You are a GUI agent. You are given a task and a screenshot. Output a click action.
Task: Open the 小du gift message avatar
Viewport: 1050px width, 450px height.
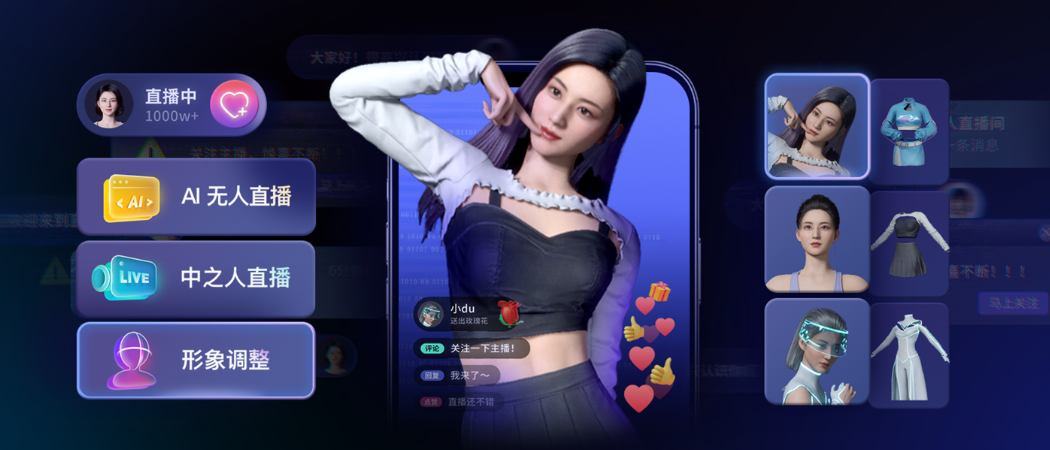coord(430,313)
